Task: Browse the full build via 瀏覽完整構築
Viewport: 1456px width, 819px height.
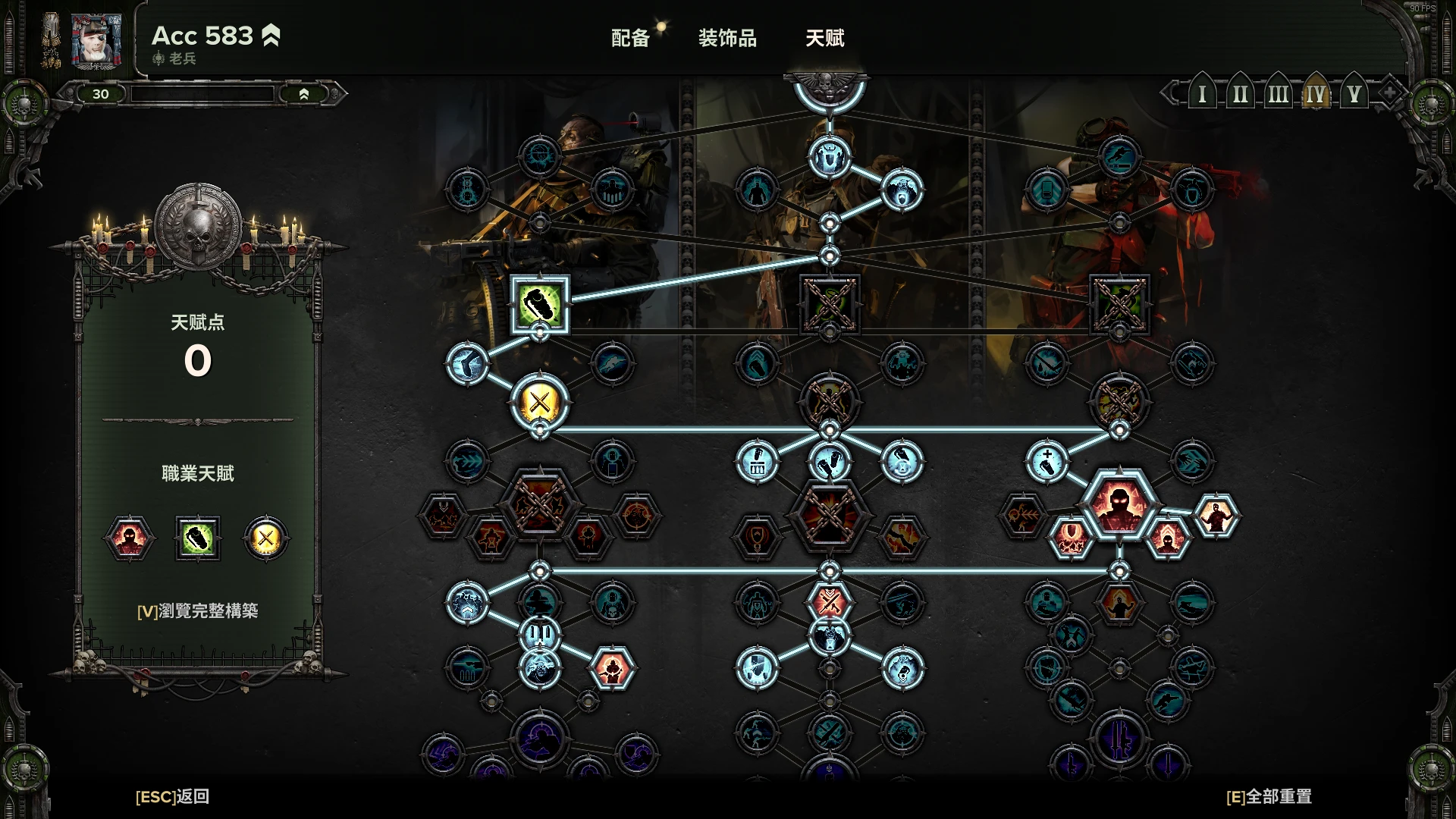Action: tap(197, 610)
